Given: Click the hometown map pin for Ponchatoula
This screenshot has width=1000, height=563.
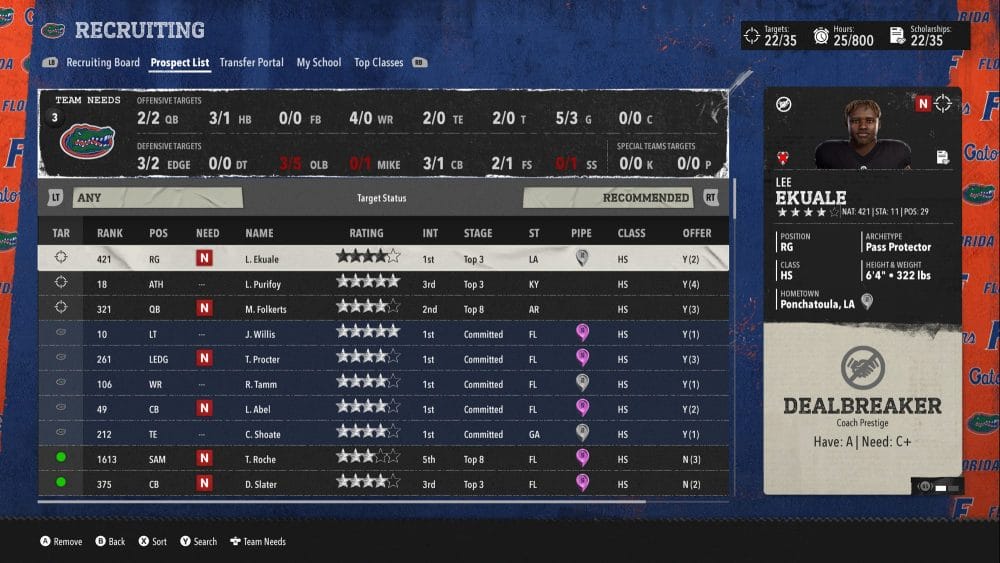Looking at the screenshot, I should coord(867,302).
